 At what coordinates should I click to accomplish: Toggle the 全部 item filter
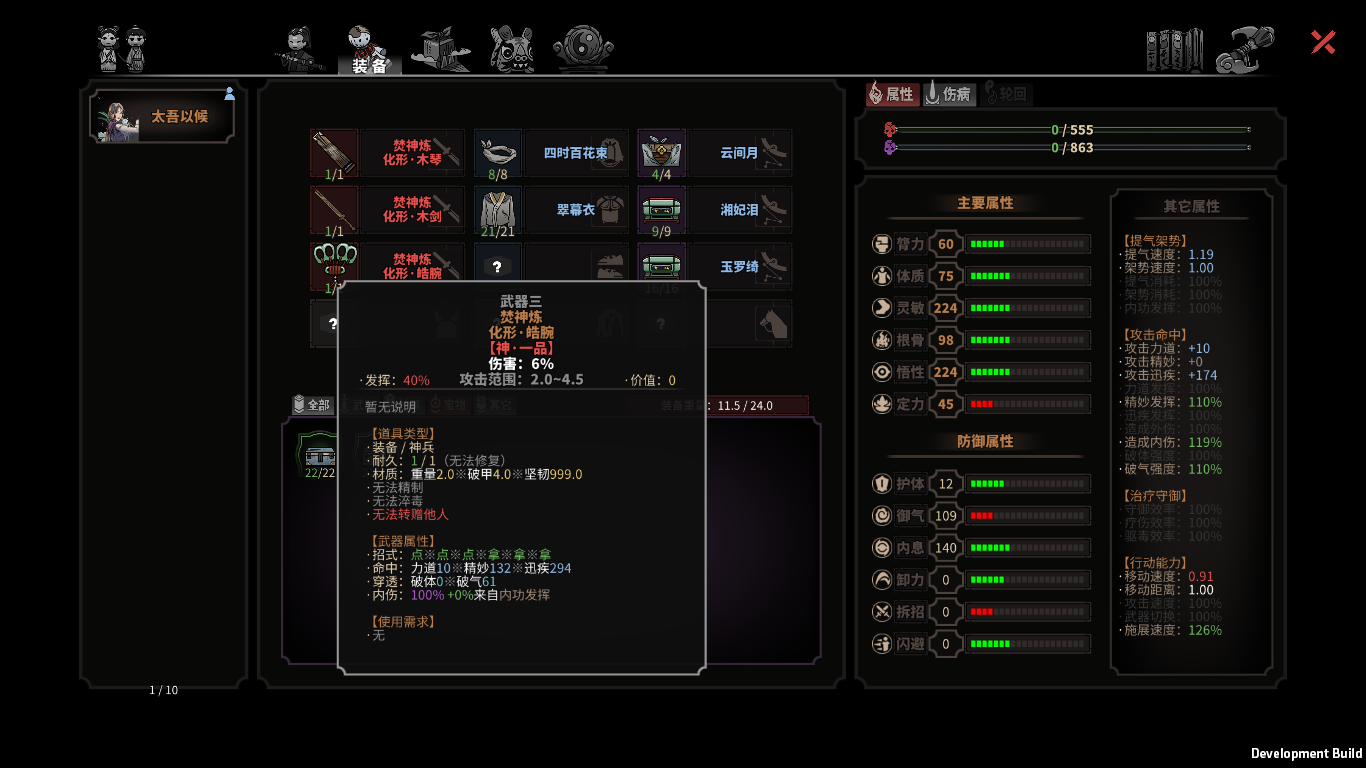(316, 404)
